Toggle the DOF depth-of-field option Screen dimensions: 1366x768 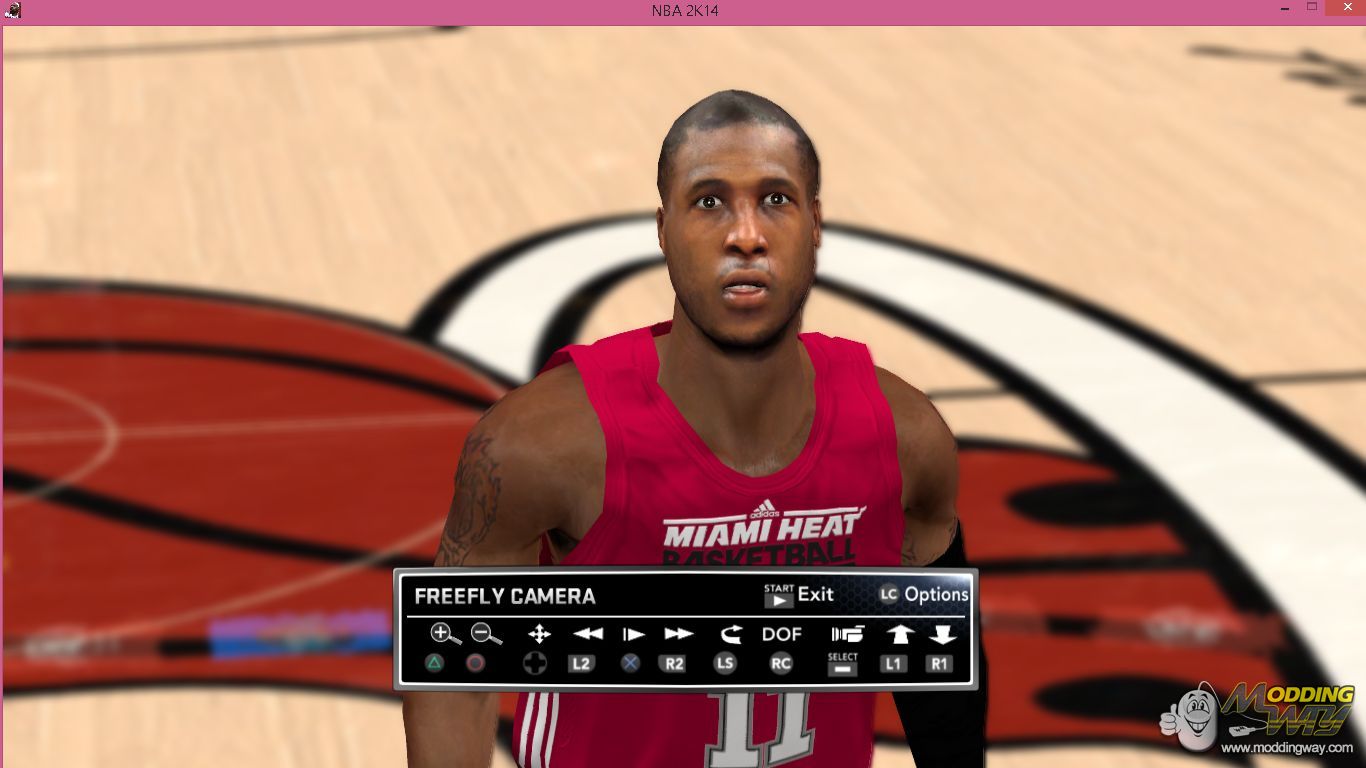coord(781,633)
